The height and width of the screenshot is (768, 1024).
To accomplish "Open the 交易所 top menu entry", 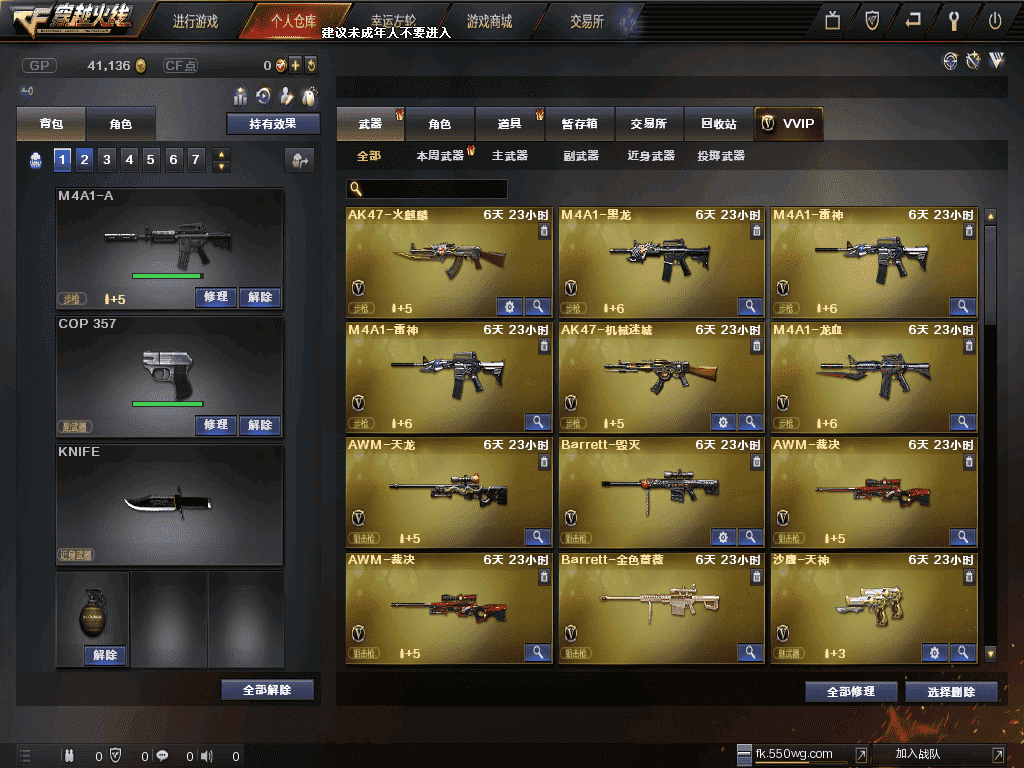I will pyautogui.click(x=587, y=21).
